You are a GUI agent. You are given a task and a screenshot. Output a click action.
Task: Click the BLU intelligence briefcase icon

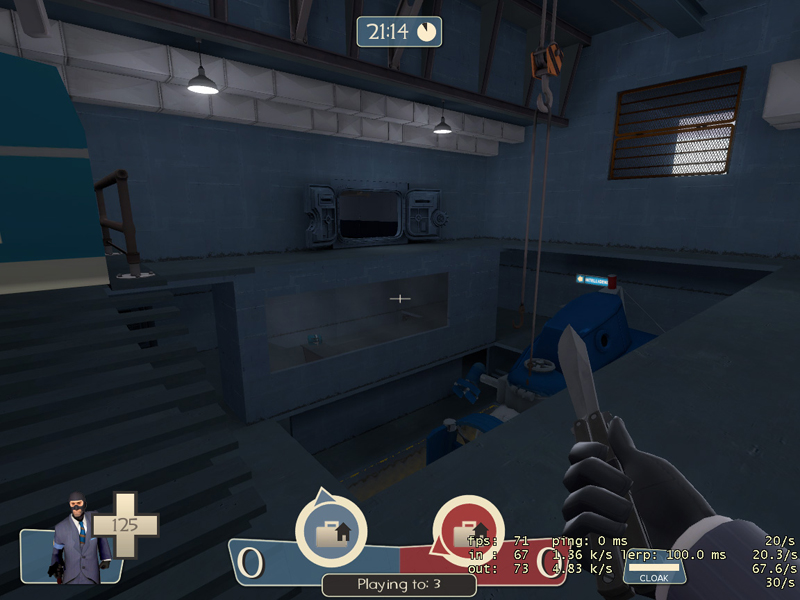pyautogui.click(x=331, y=531)
